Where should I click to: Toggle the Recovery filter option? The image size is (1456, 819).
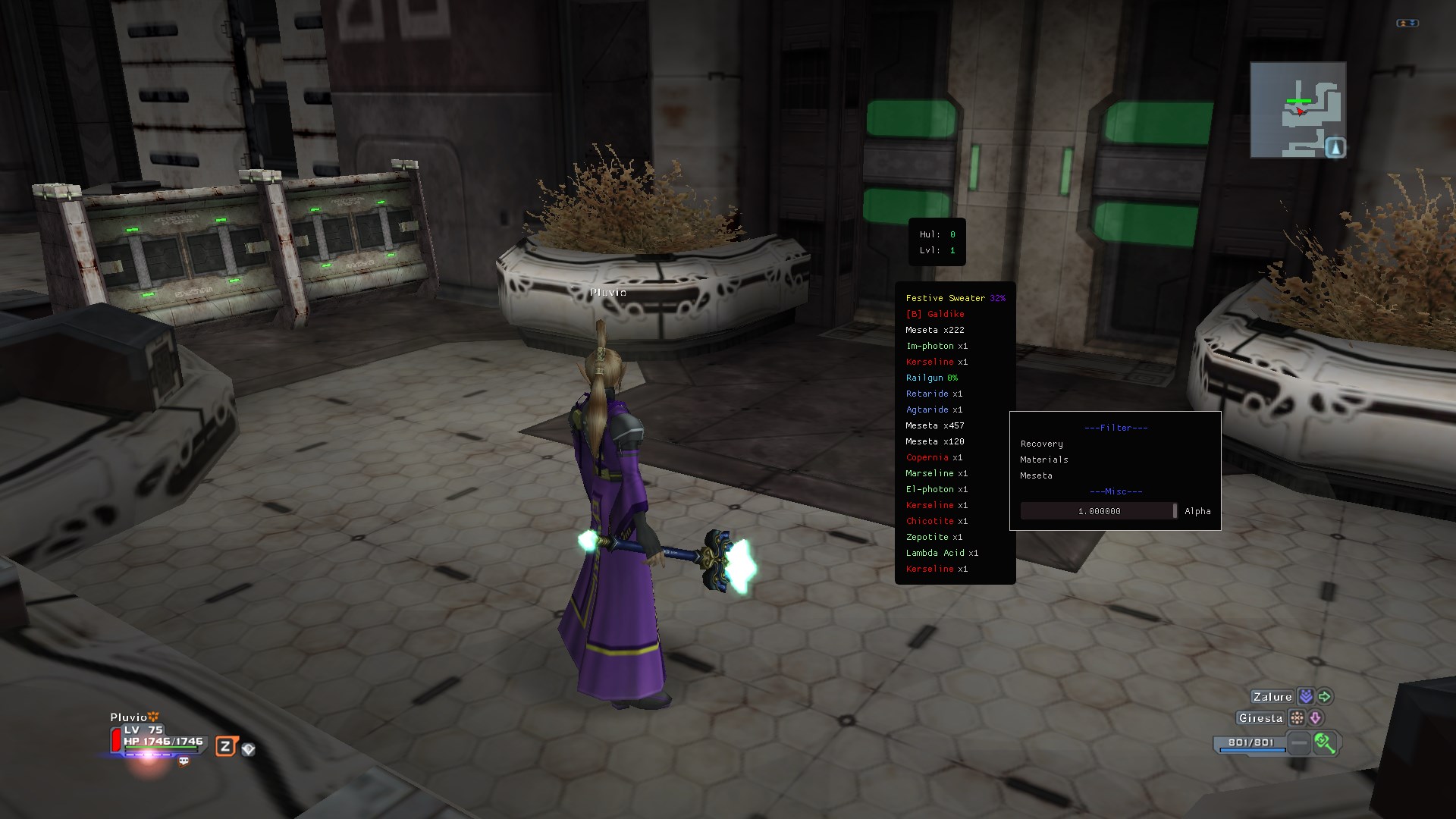click(x=1041, y=444)
